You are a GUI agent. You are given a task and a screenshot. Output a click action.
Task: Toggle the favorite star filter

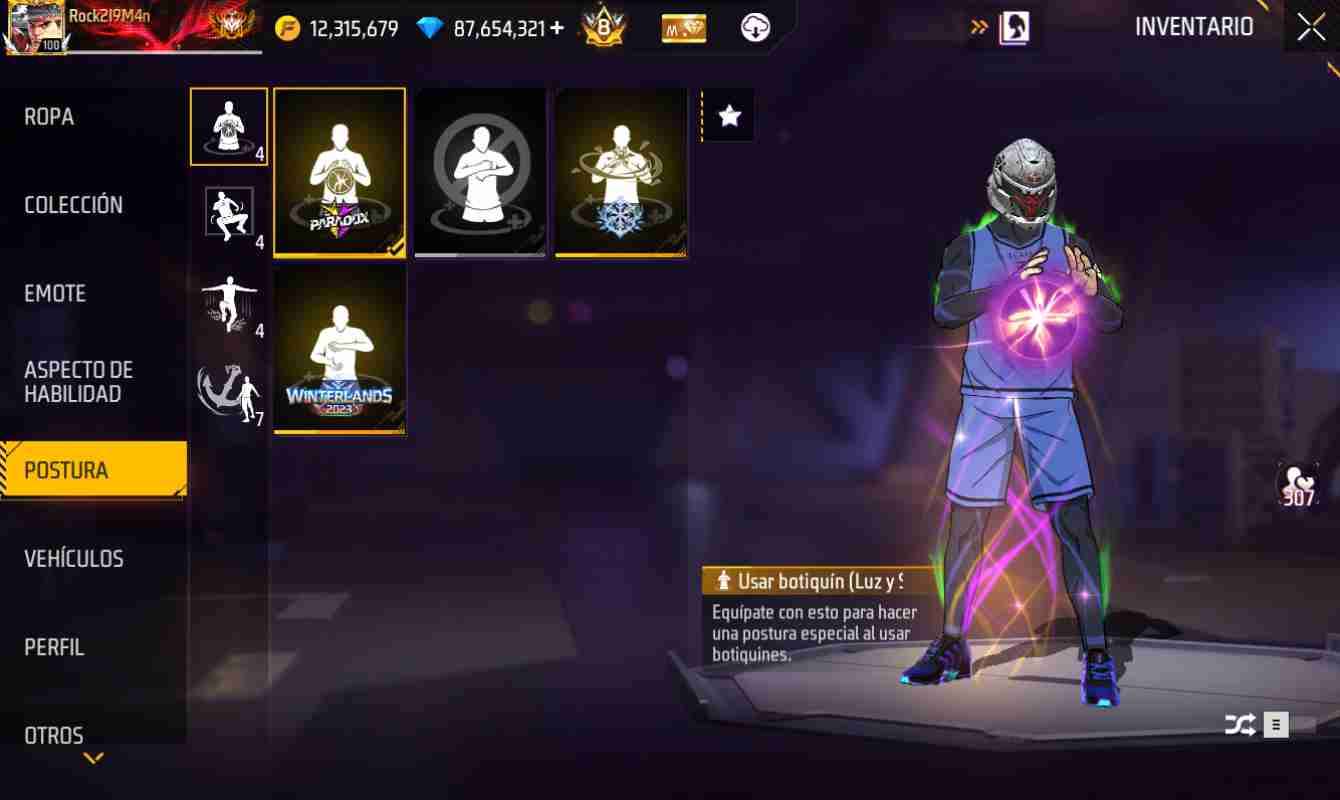[728, 116]
